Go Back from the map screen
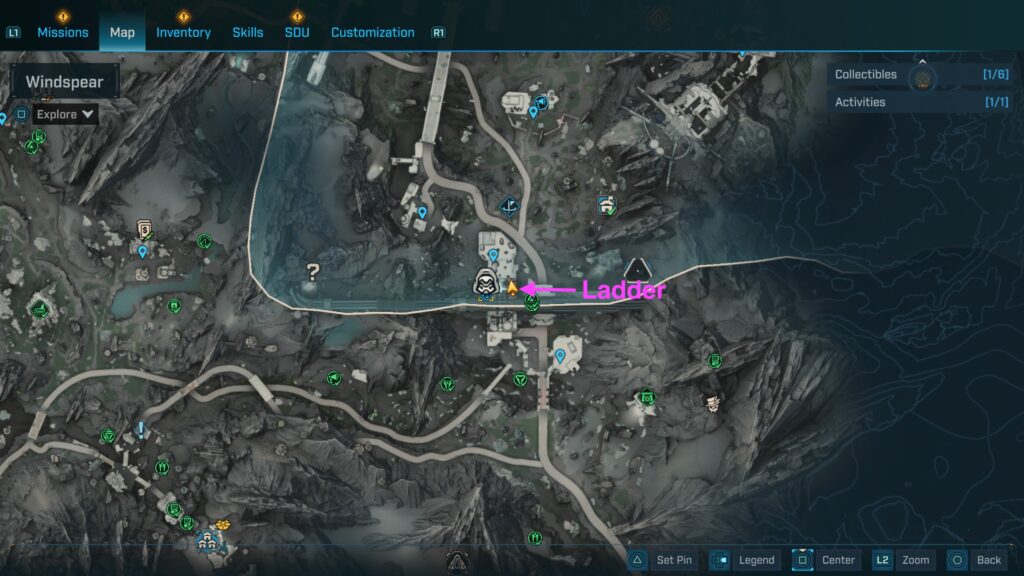Viewport: 1024px width, 576px height. (975, 560)
